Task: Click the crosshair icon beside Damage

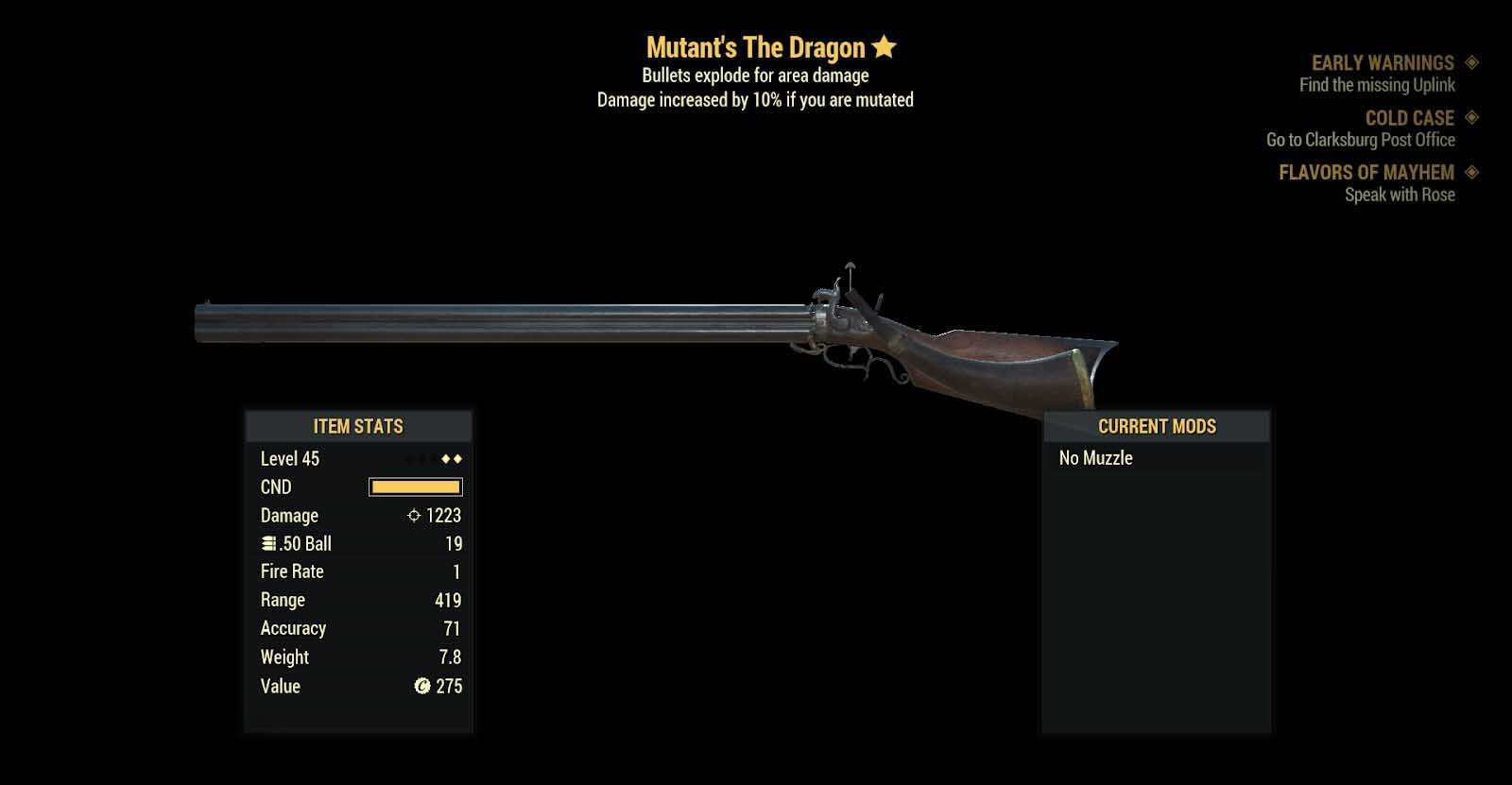Action: click(x=413, y=516)
